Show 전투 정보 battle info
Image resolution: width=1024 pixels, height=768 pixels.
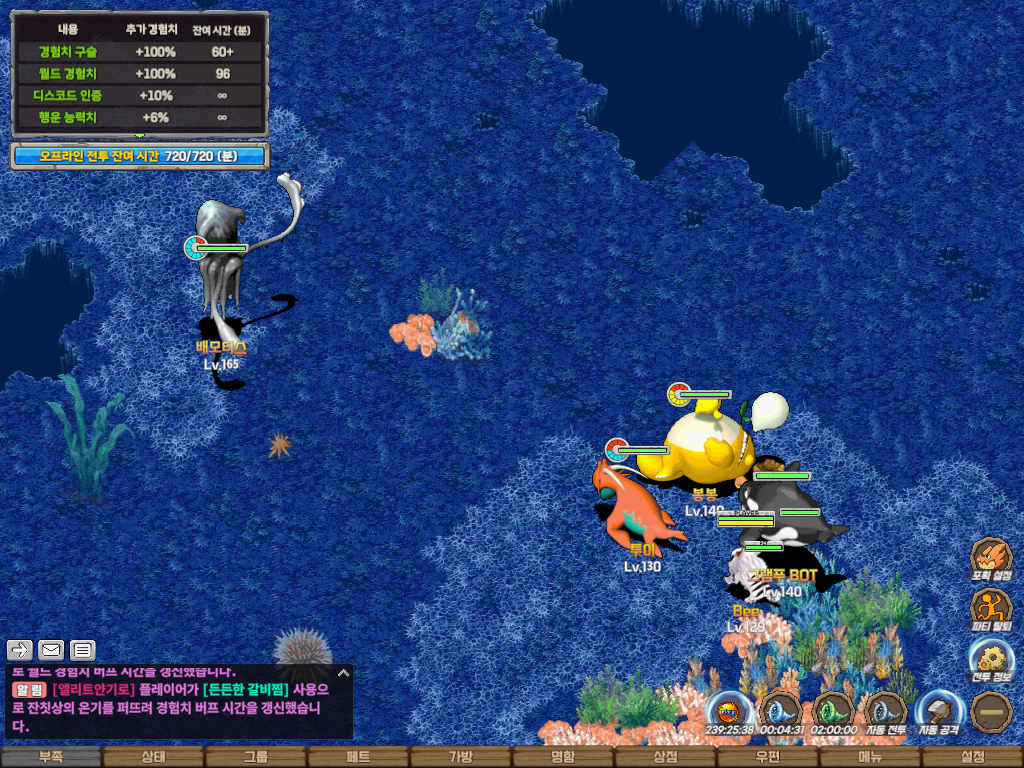[991, 659]
